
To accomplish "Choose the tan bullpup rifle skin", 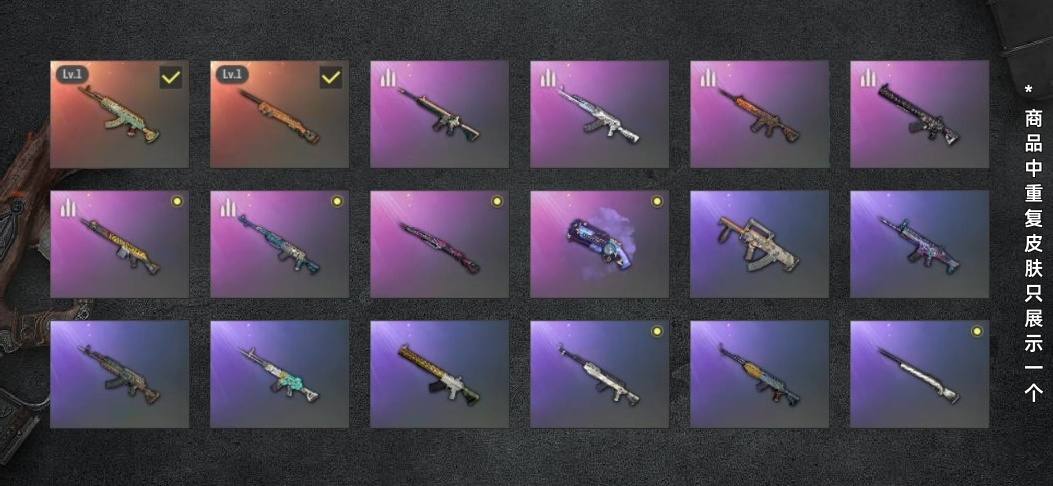I will 759,244.
